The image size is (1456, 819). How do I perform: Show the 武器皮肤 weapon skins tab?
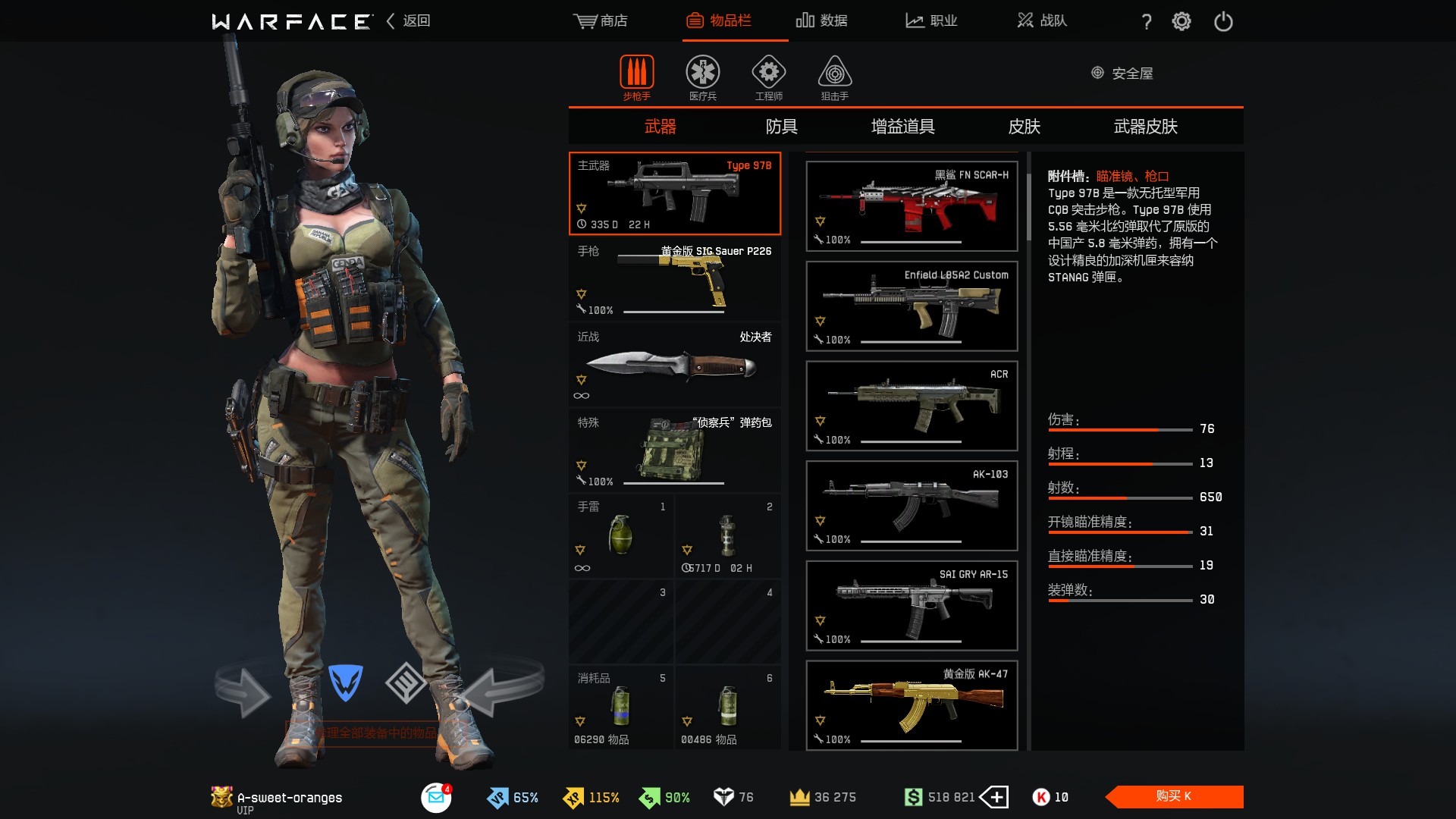[1145, 127]
